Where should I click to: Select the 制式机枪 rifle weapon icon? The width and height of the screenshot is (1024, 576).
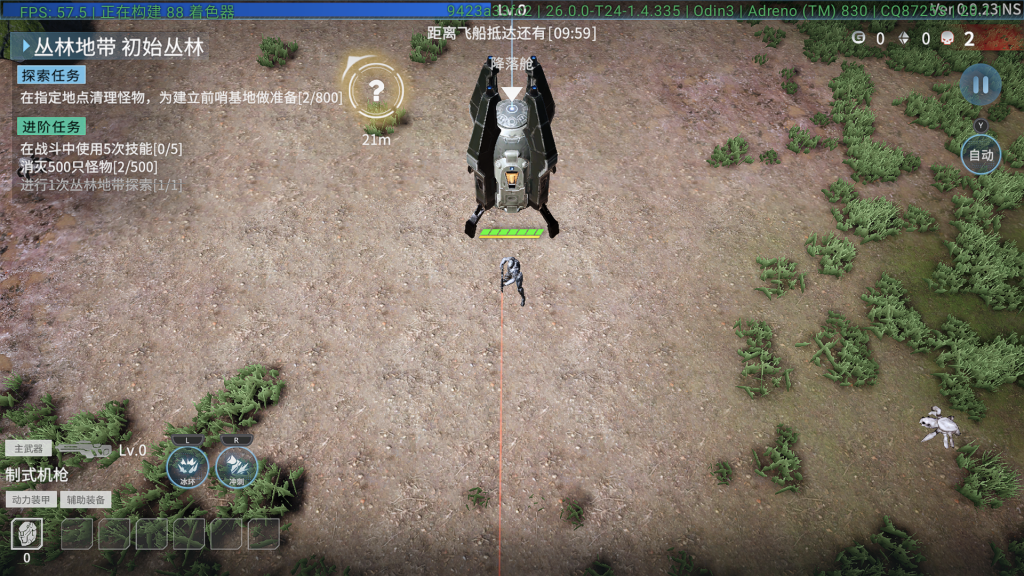point(84,450)
